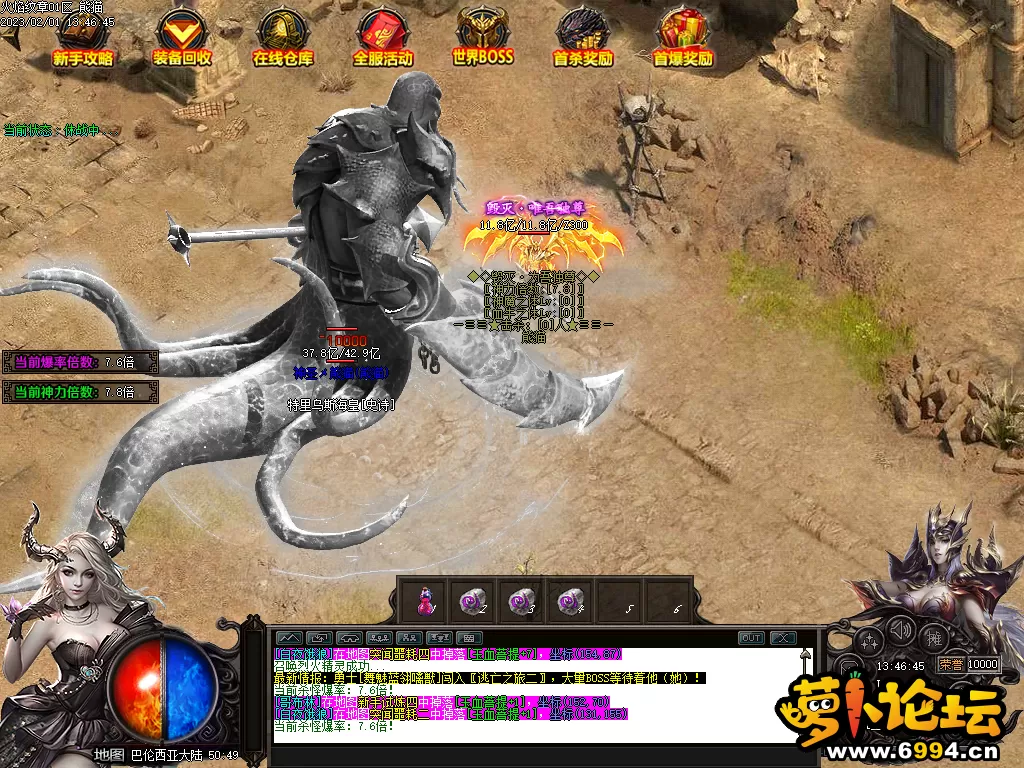The width and height of the screenshot is (1024, 768).
Task: Open the 在线仓库 online warehouse
Action: click(282, 40)
